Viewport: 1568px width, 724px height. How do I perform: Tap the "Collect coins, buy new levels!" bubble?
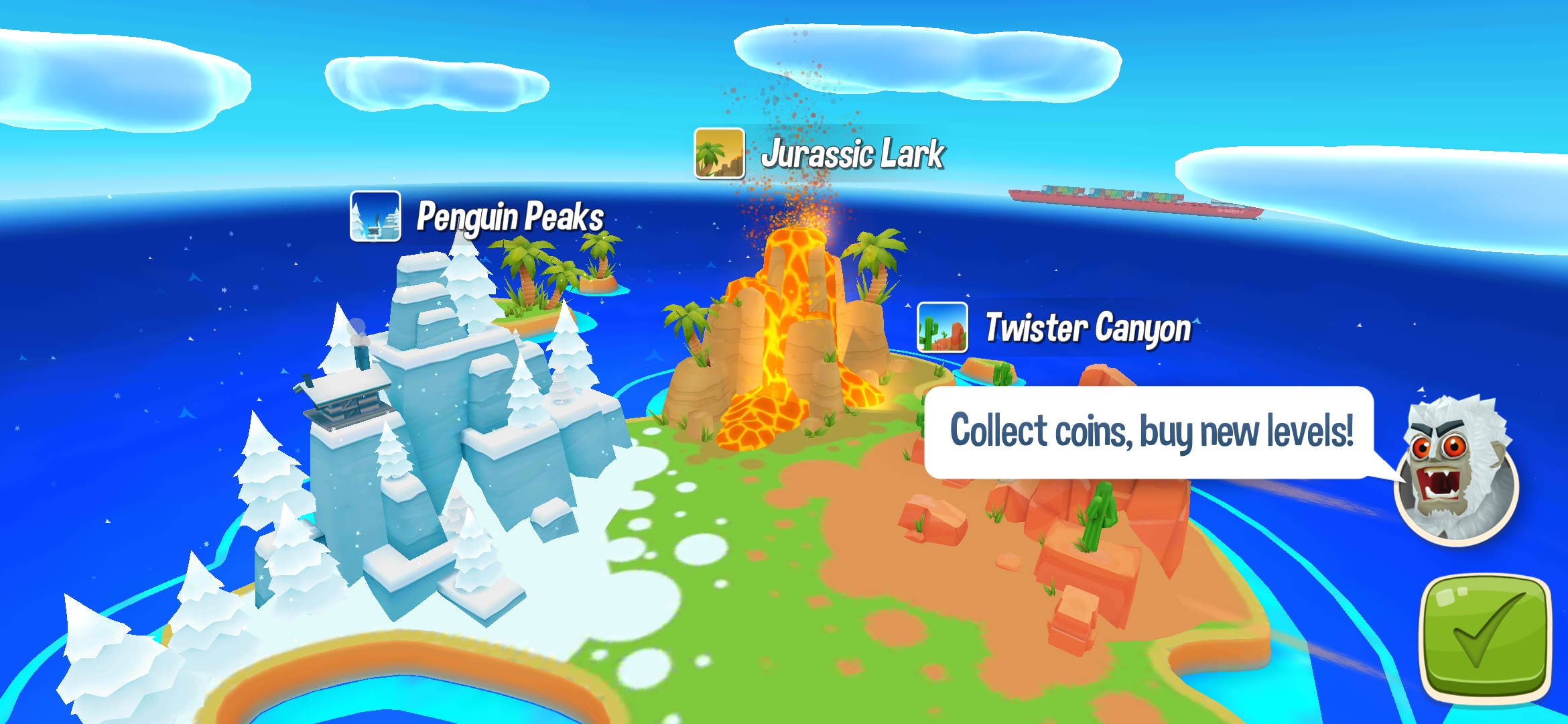[1150, 432]
